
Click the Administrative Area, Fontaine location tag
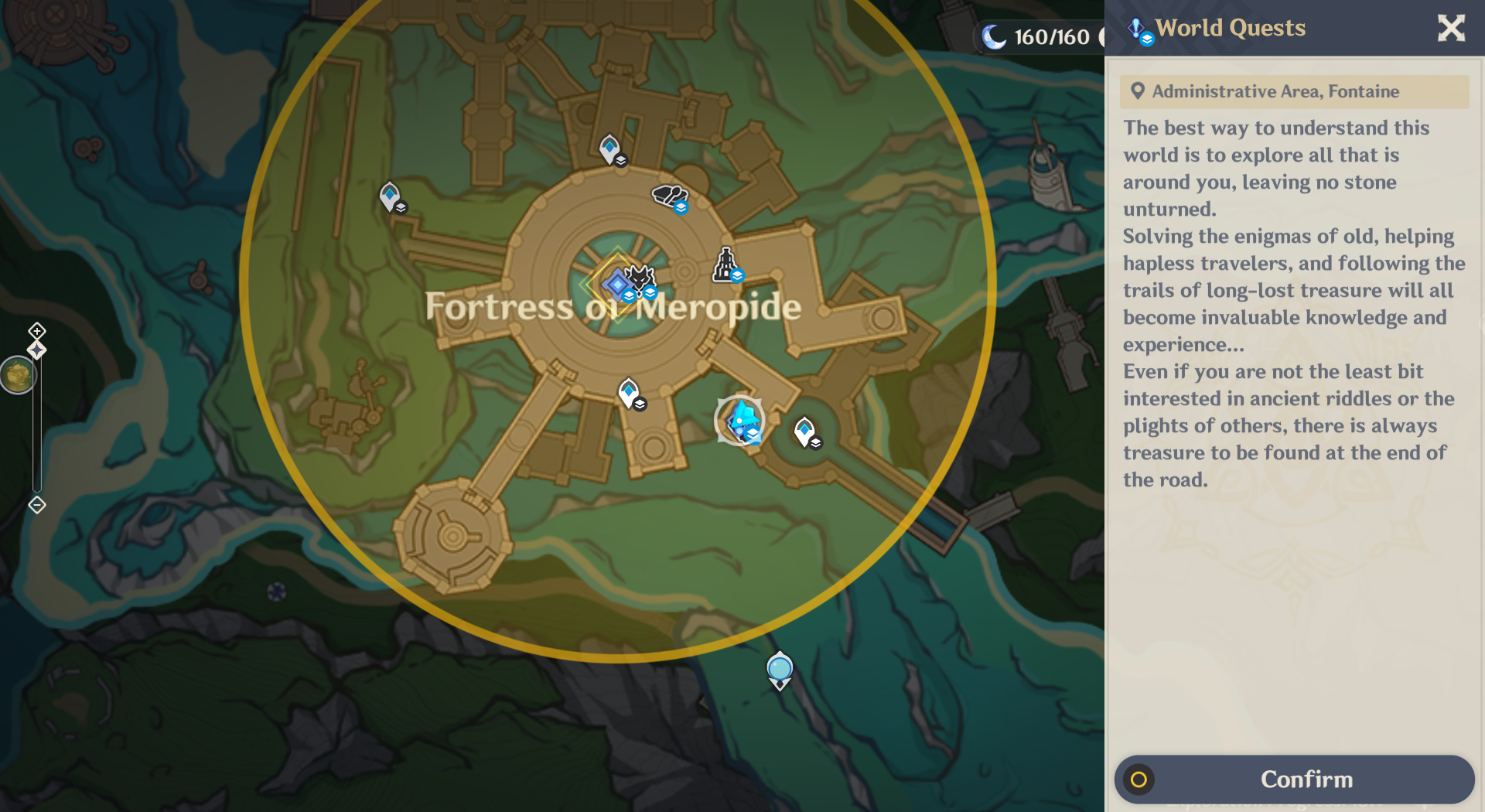pyautogui.click(x=1295, y=91)
